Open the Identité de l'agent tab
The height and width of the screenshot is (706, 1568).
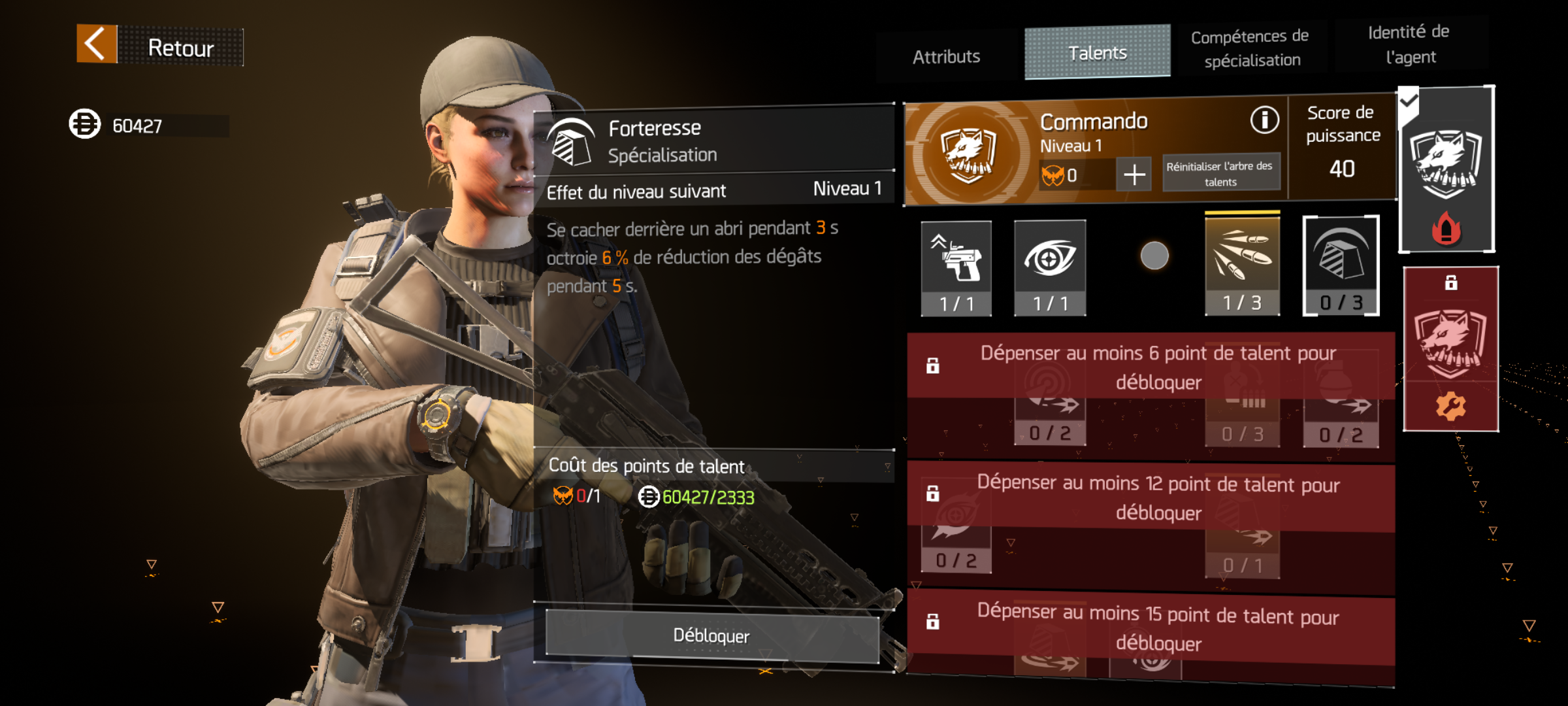point(1409,44)
